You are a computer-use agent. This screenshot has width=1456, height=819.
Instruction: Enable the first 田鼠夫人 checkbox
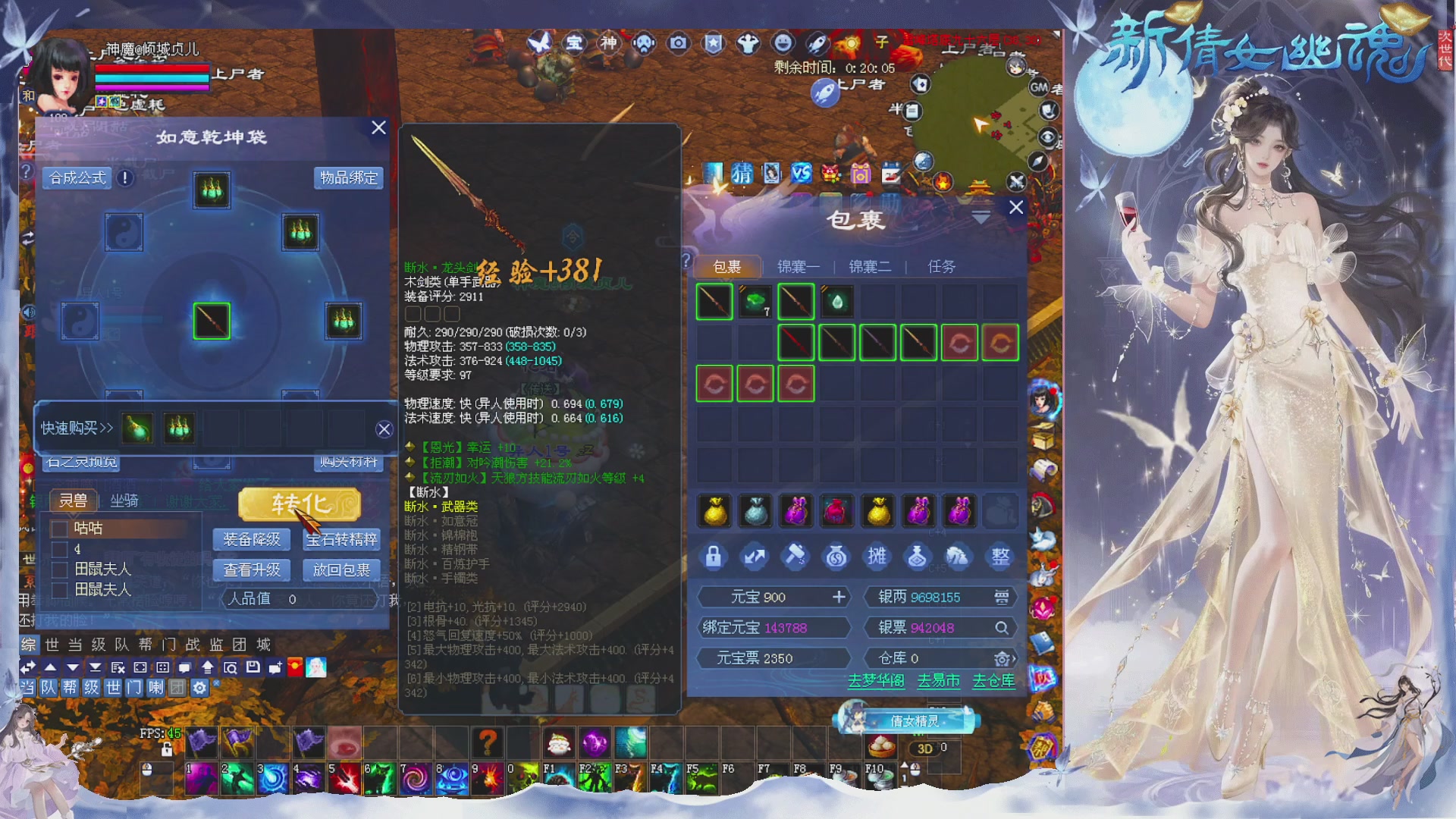(59, 570)
